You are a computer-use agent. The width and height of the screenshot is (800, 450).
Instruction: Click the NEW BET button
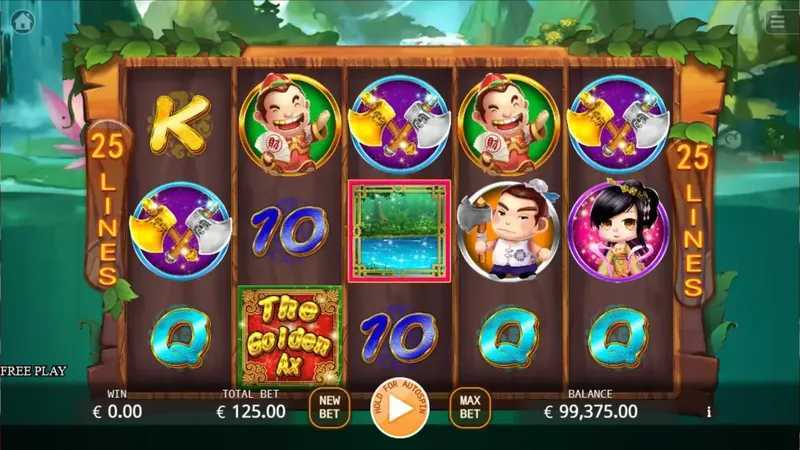click(x=329, y=407)
